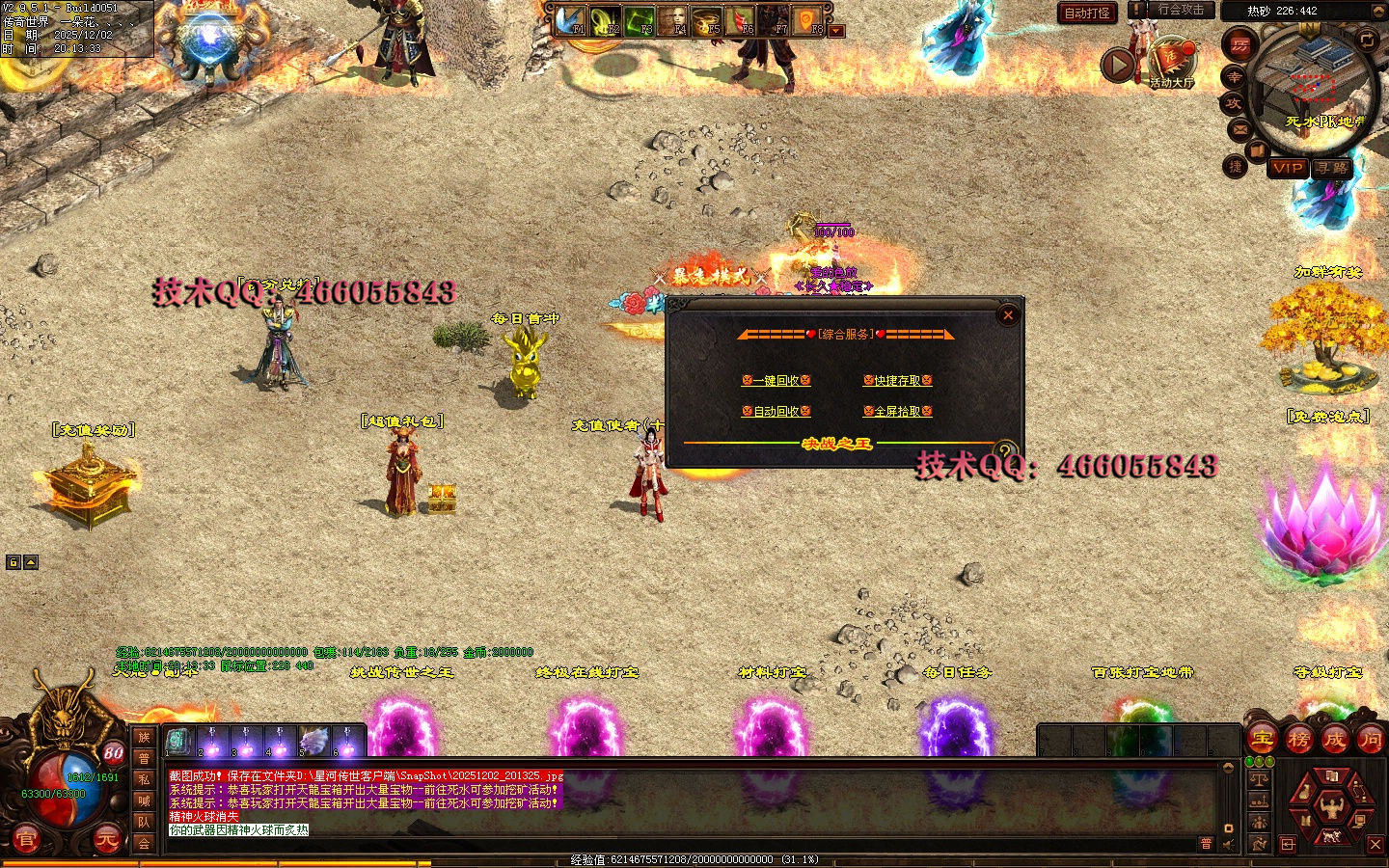Open the 活动大厅 activity hall icon
This screenshot has width=1389, height=868.
click(1172, 62)
